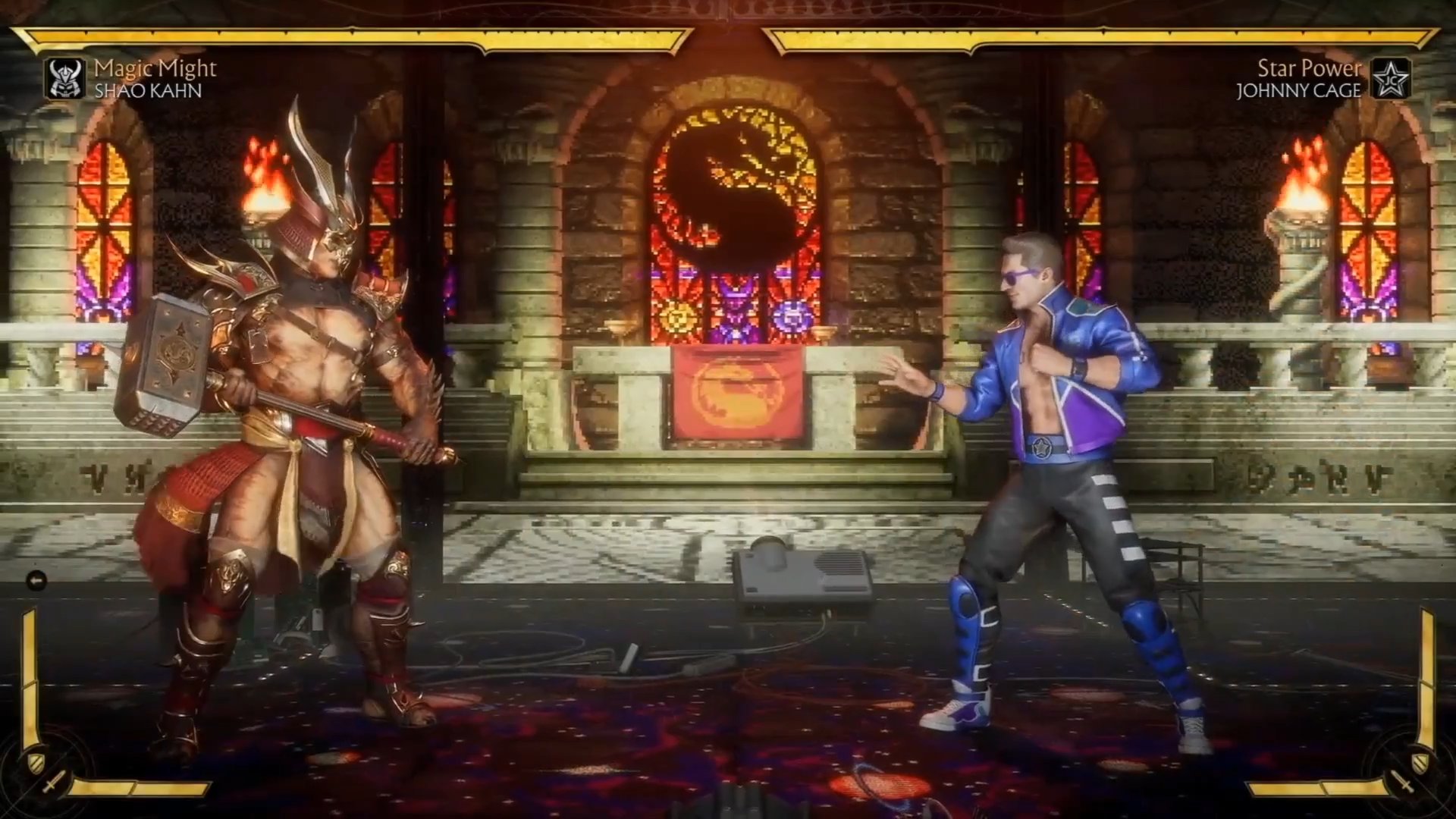Viewport: 1456px width, 819px height.
Task: Click the small round left-arrow button
Action: (x=36, y=581)
